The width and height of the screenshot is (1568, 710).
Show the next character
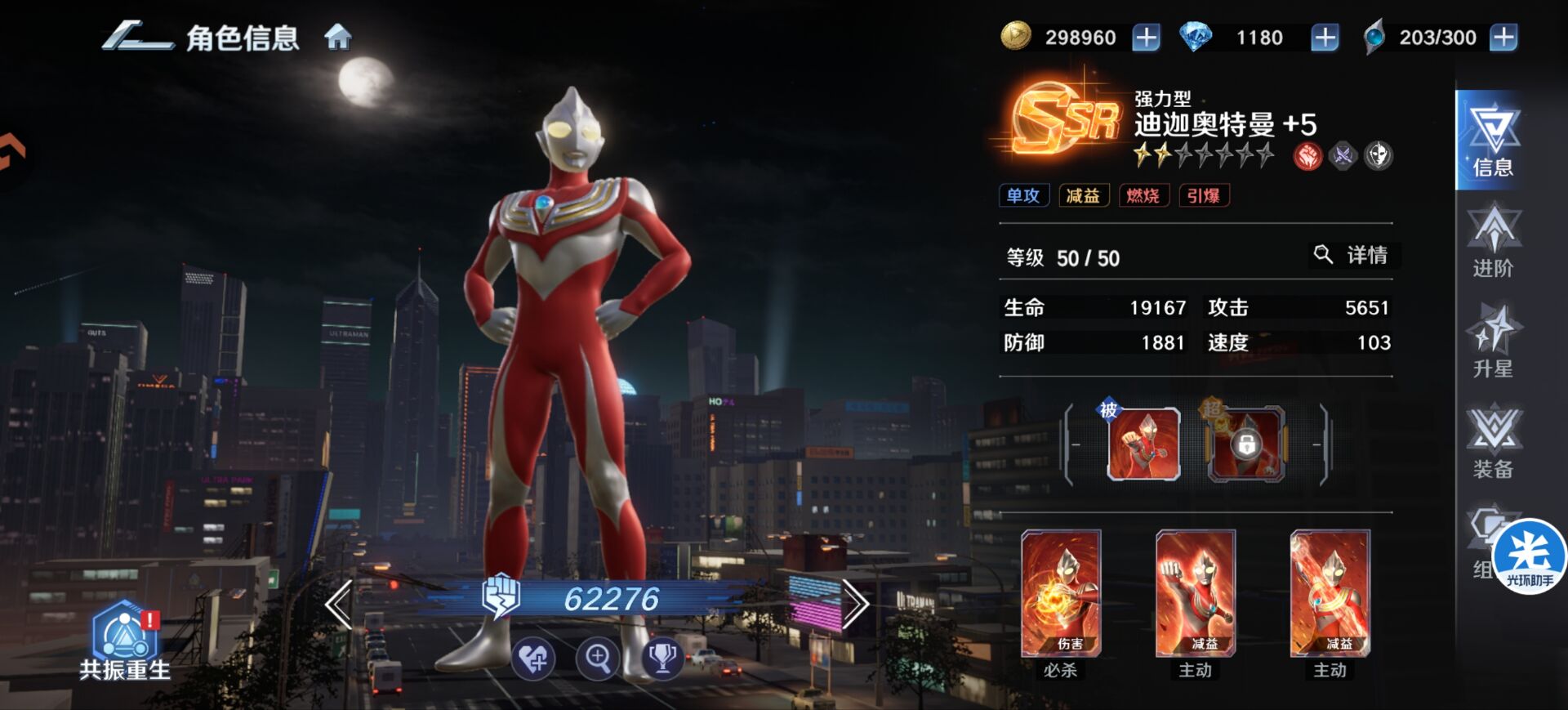[855, 604]
